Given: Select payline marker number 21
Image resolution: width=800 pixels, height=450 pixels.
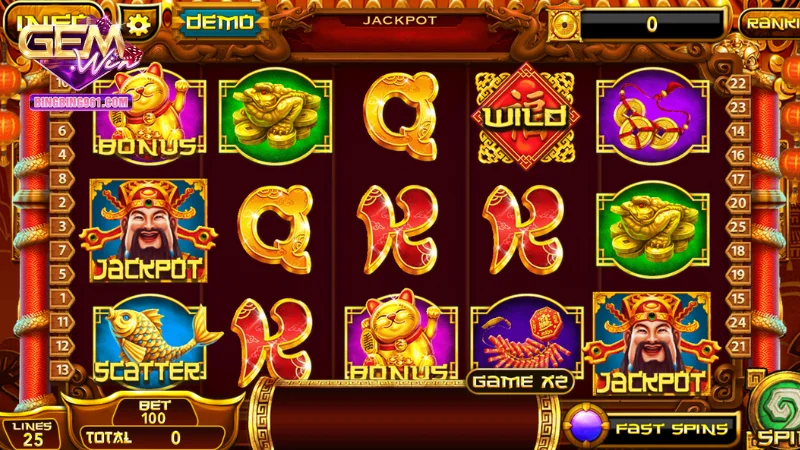Looking at the screenshot, I should 740,345.
